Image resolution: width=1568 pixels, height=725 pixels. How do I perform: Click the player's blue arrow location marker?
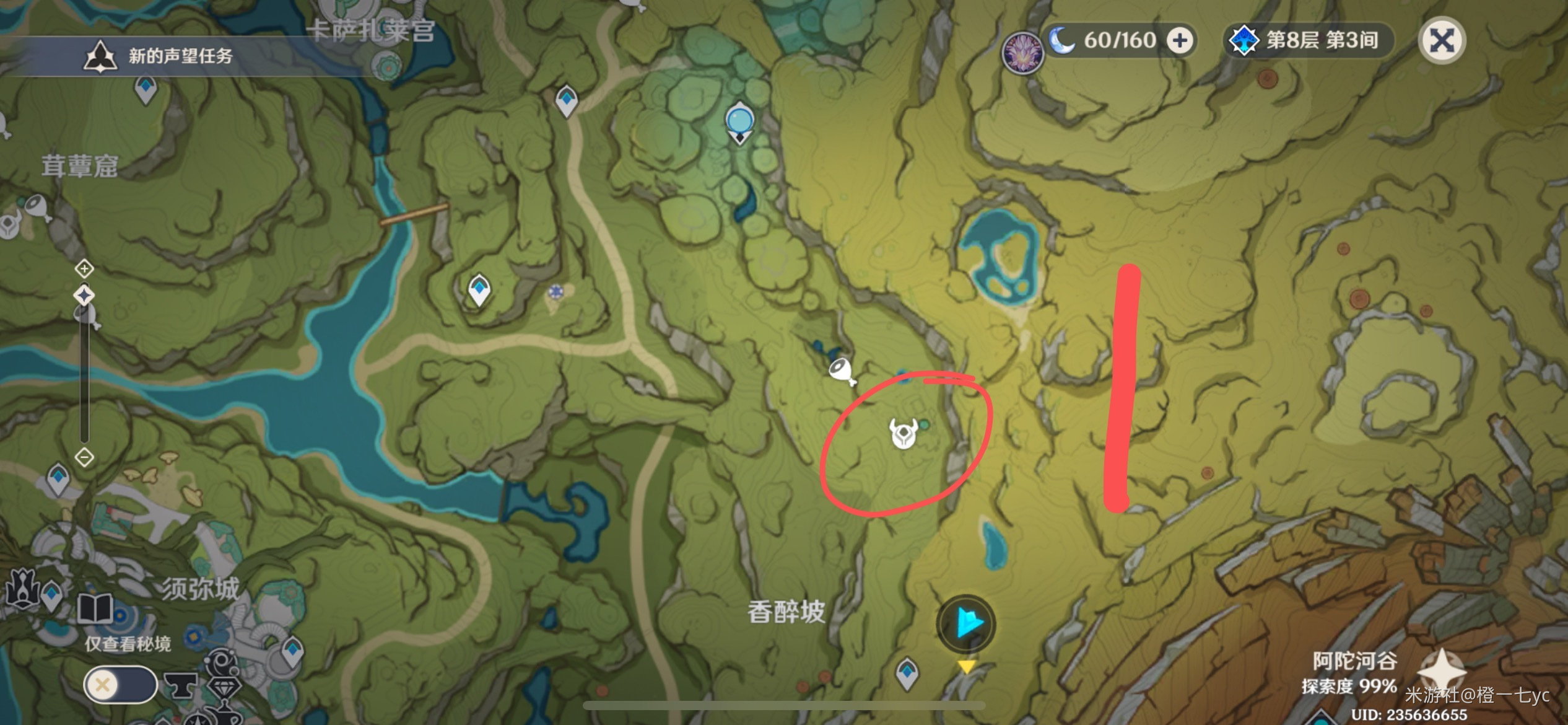(x=966, y=623)
